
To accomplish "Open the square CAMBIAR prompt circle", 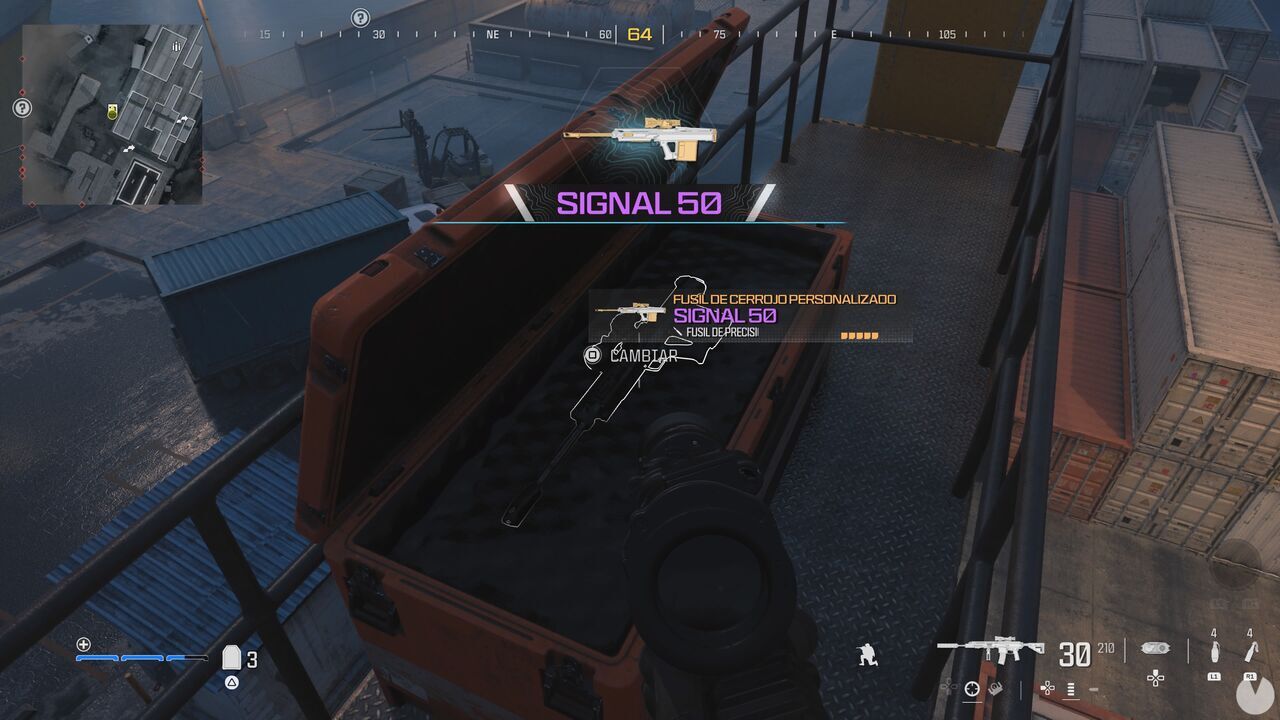I will 592,352.
